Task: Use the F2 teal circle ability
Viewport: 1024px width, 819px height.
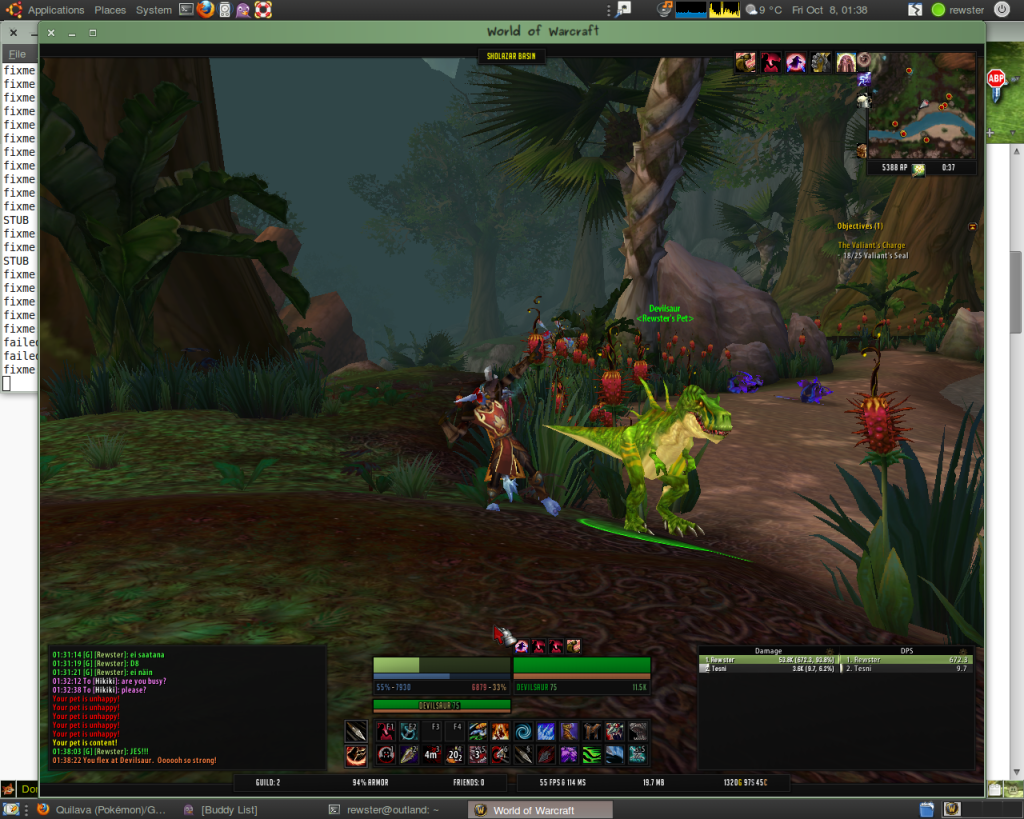Action: tap(409, 731)
